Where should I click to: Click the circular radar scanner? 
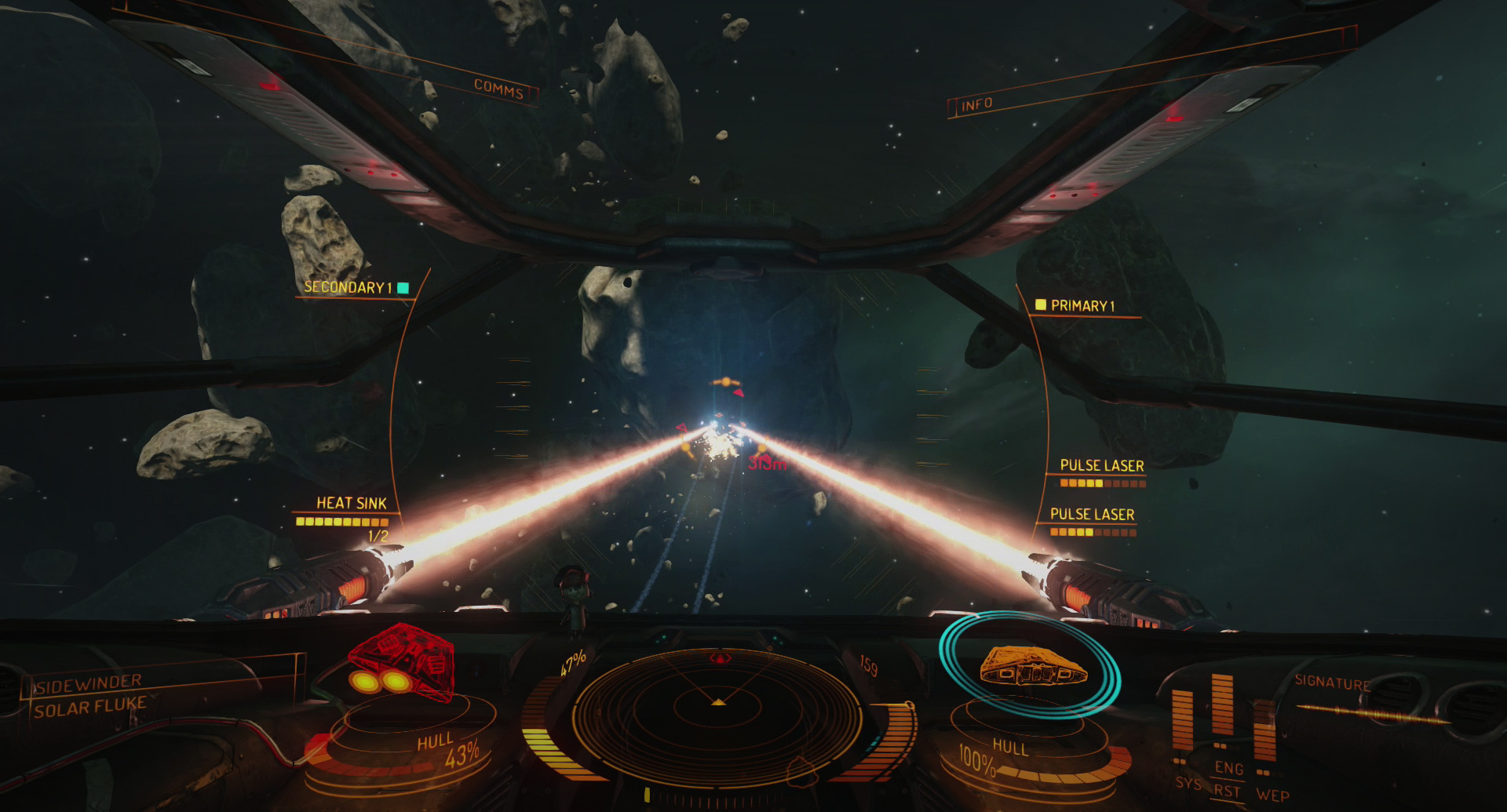(718, 712)
